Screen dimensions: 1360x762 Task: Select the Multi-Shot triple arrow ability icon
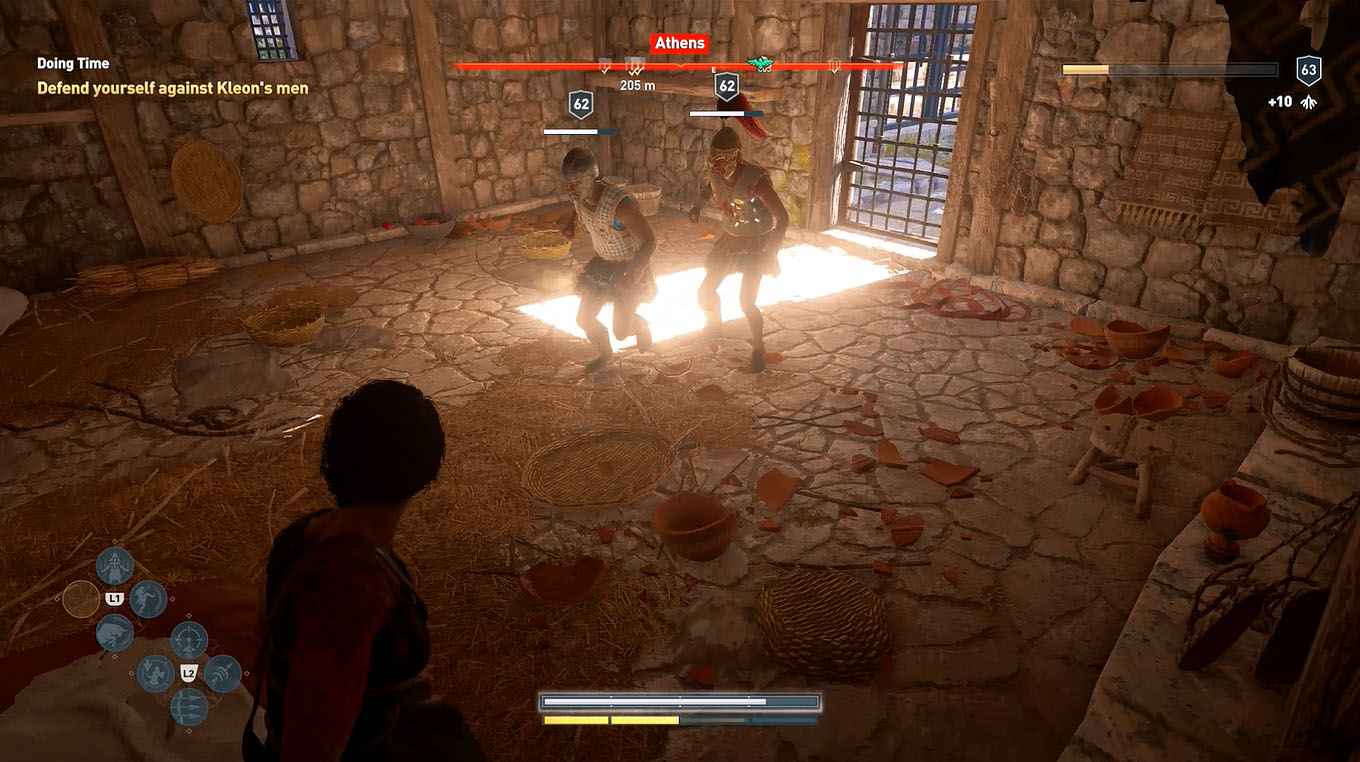tap(188, 706)
